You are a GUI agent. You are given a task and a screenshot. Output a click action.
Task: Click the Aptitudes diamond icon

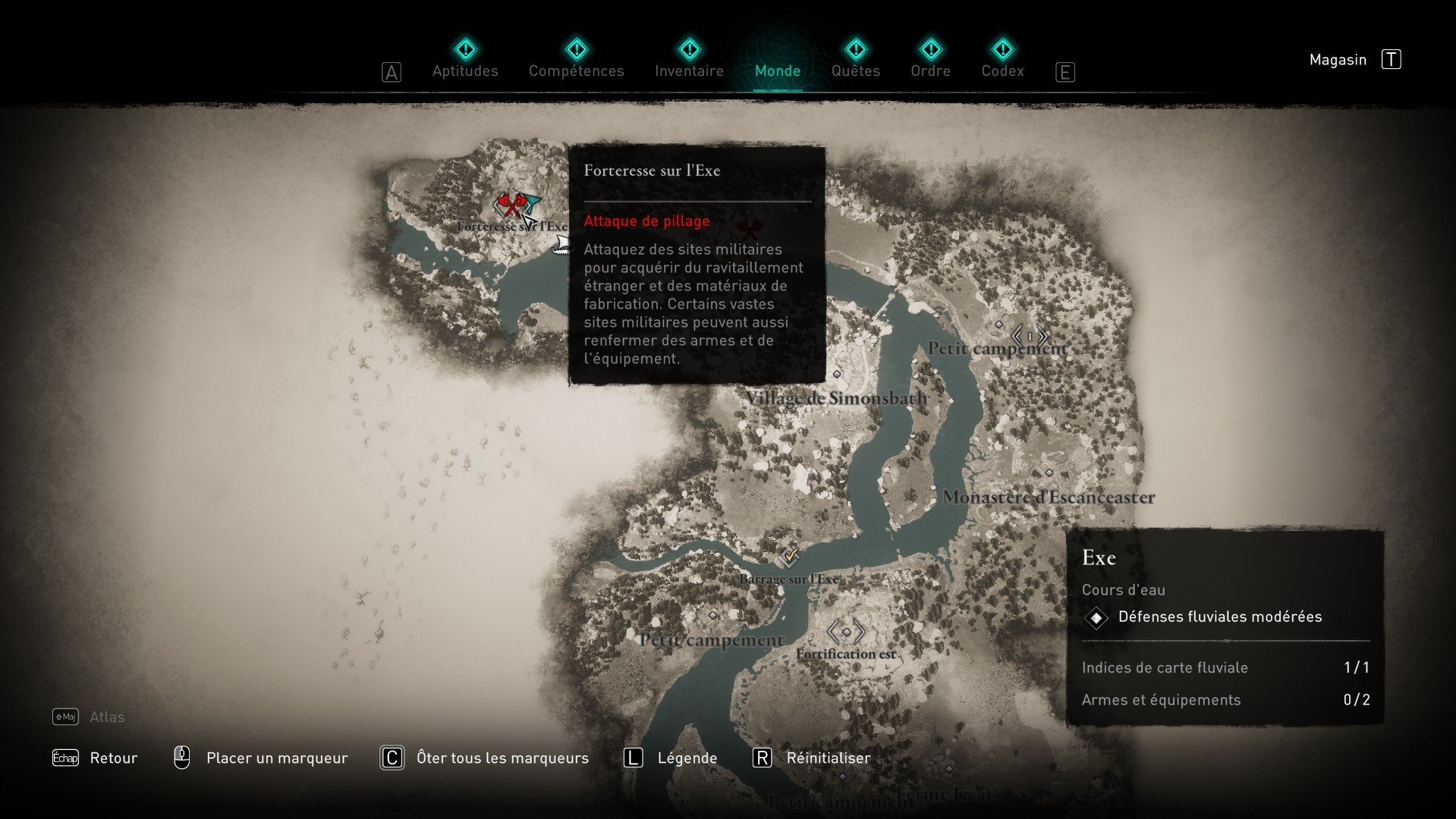click(x=465, y=49)
